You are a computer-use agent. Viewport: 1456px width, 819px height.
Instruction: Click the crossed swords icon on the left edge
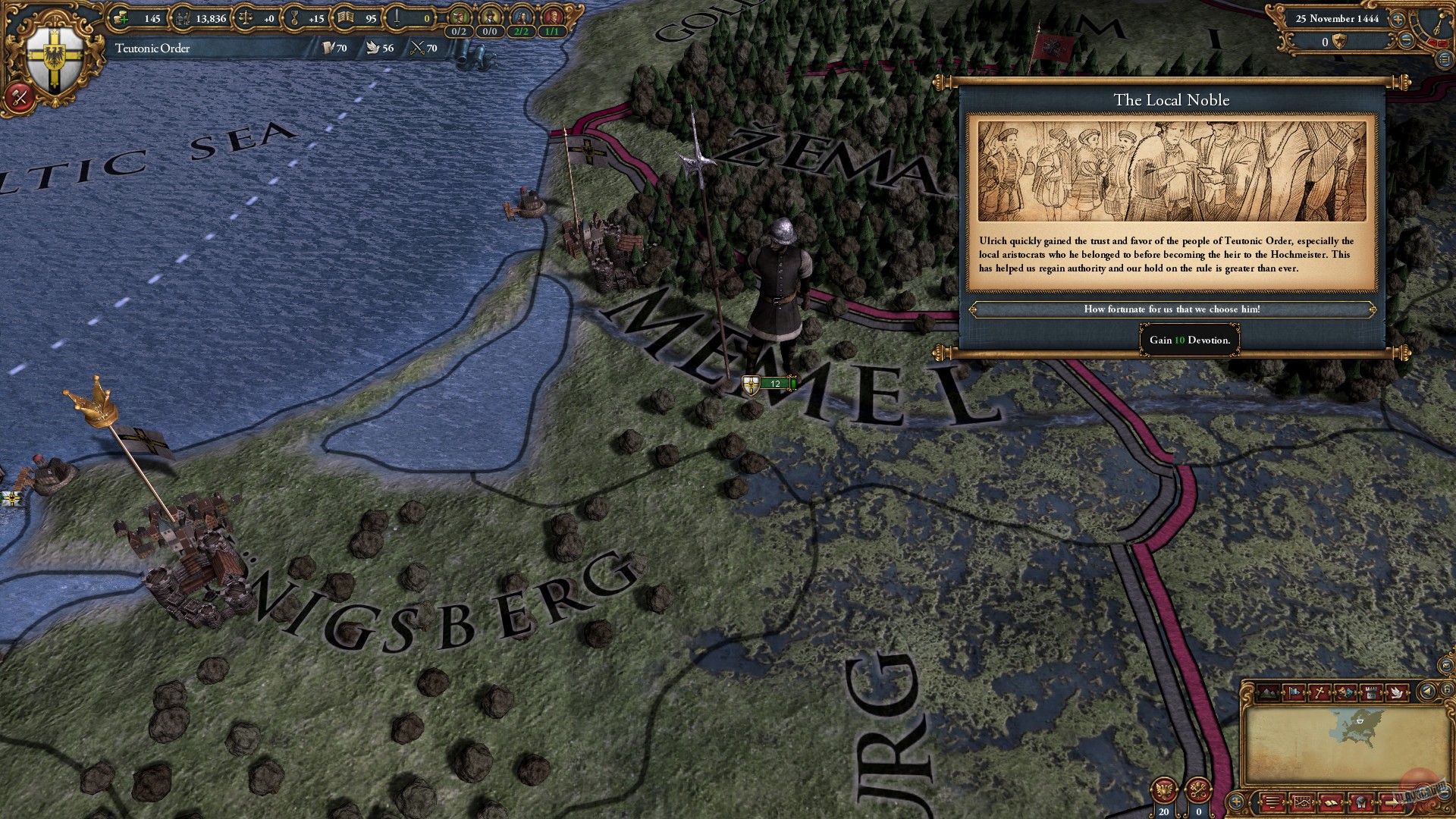tap(19, 97)
